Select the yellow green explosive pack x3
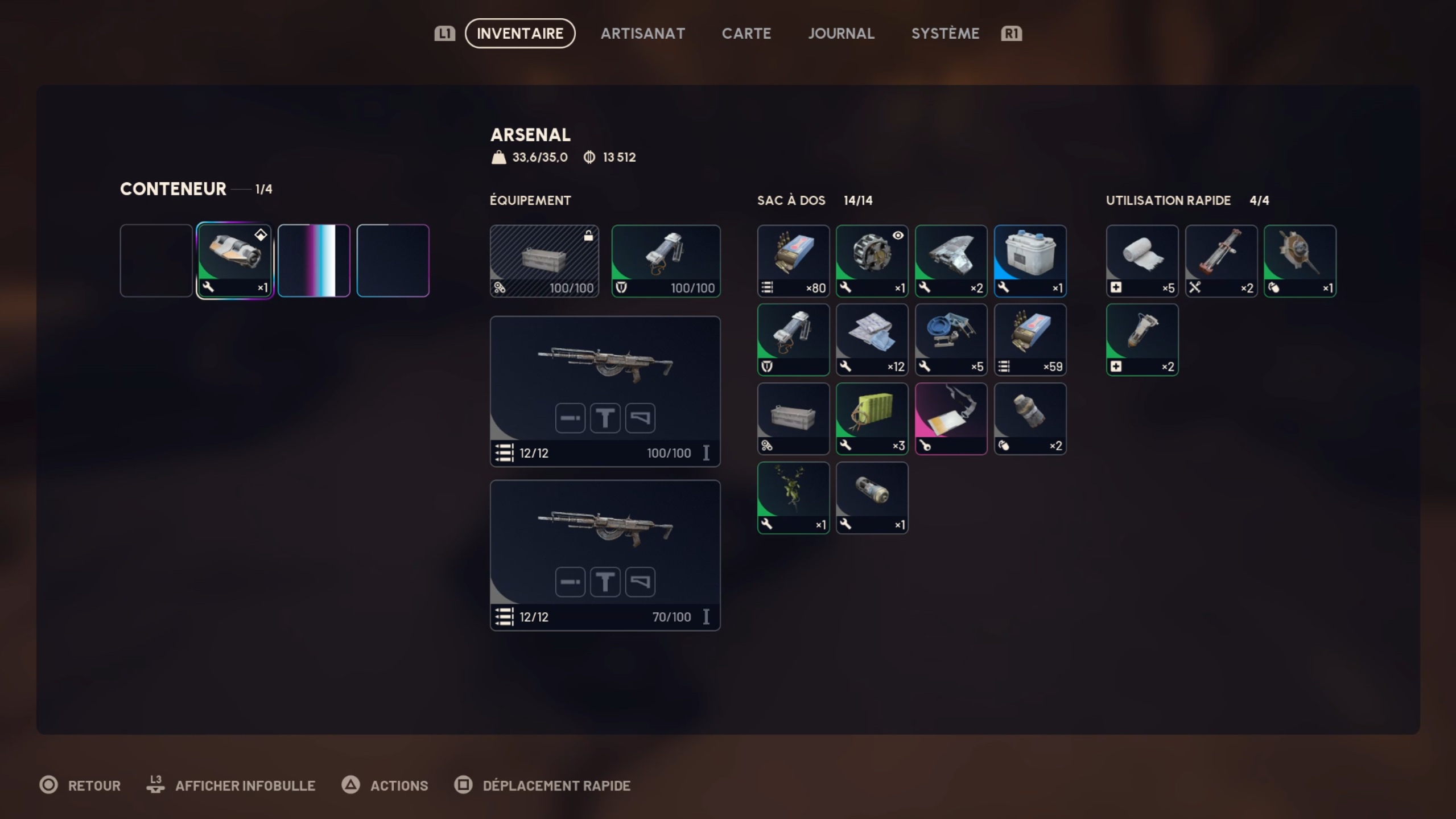Viewport: 1456px width, 819px height. point(872,419)
